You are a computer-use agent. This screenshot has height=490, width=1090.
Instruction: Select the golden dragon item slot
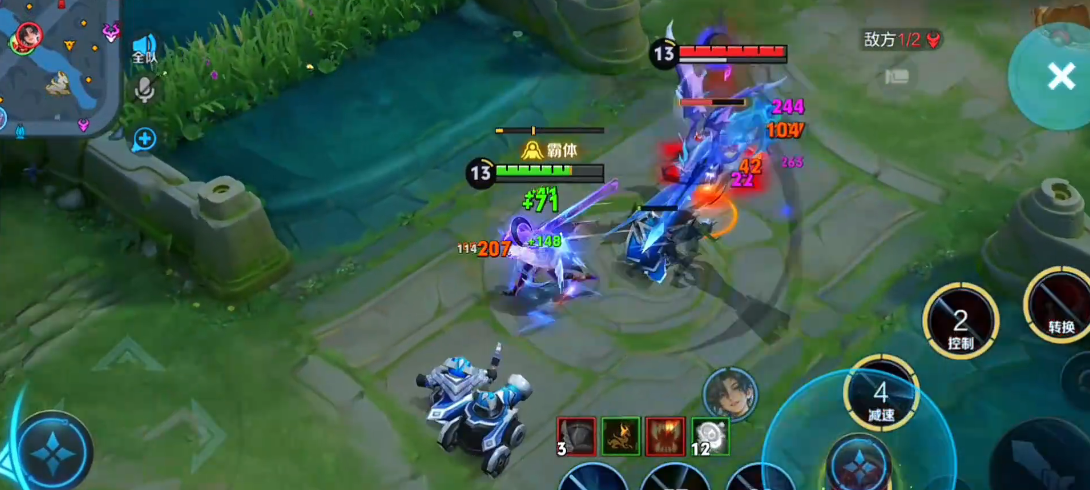point(620,436)
